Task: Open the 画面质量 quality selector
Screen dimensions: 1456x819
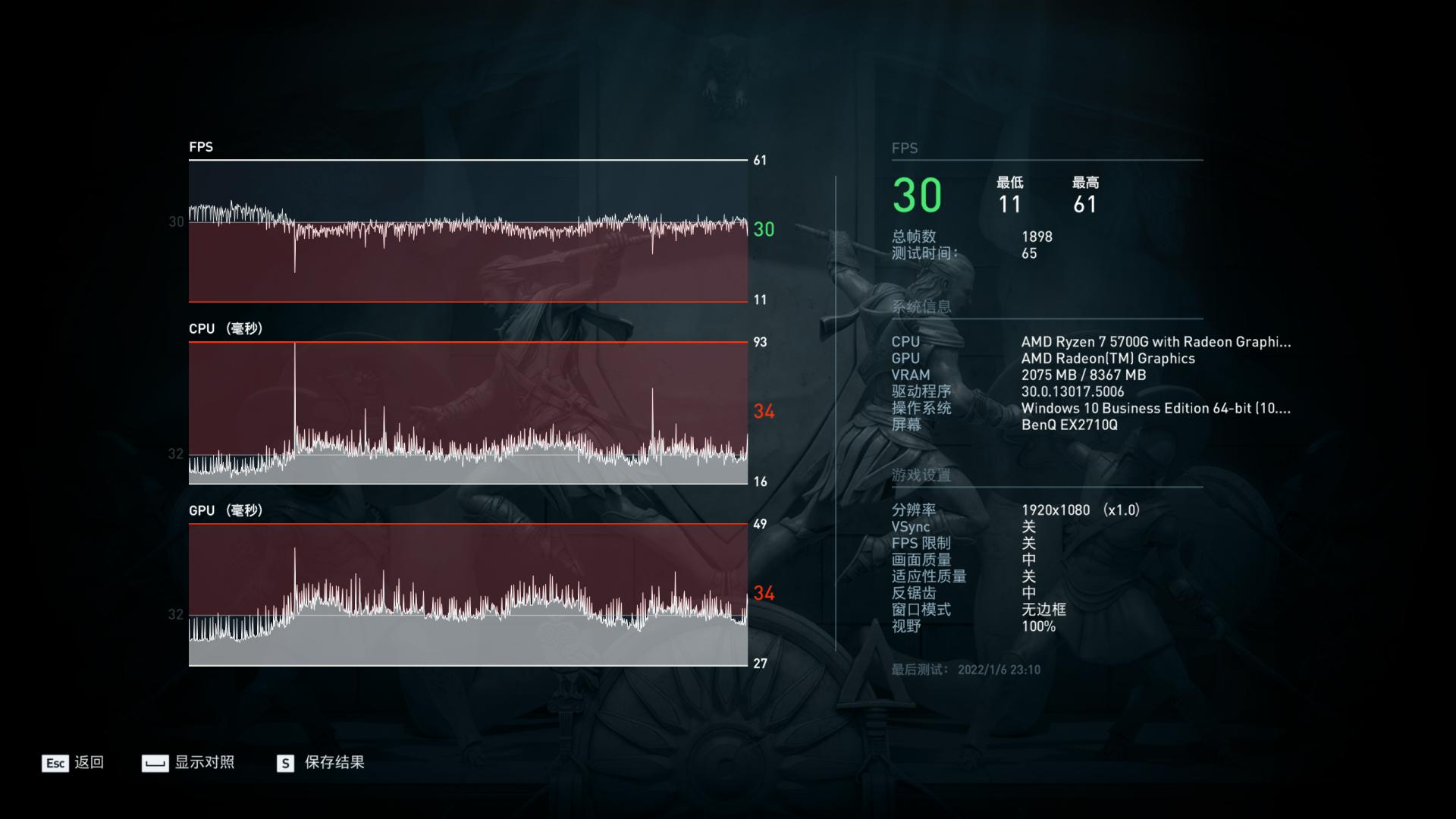Action: click(x=1029, y=560)
